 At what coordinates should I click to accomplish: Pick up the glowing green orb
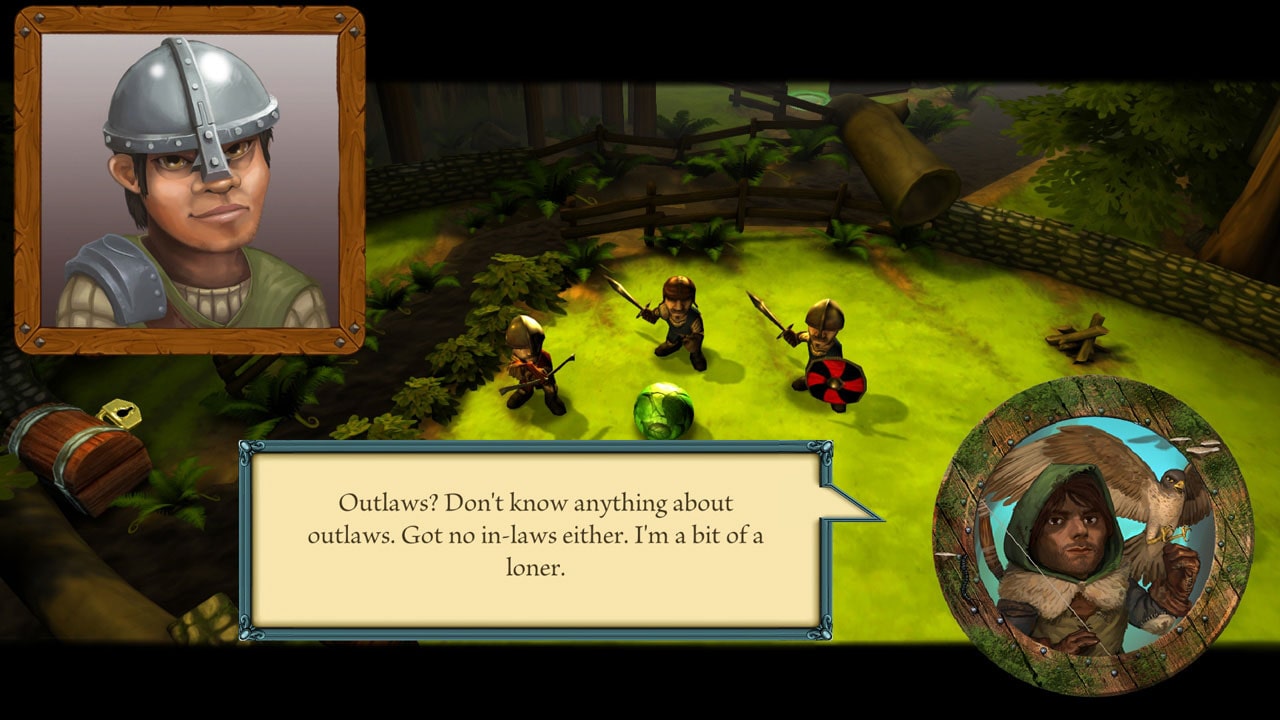(661, 410)
